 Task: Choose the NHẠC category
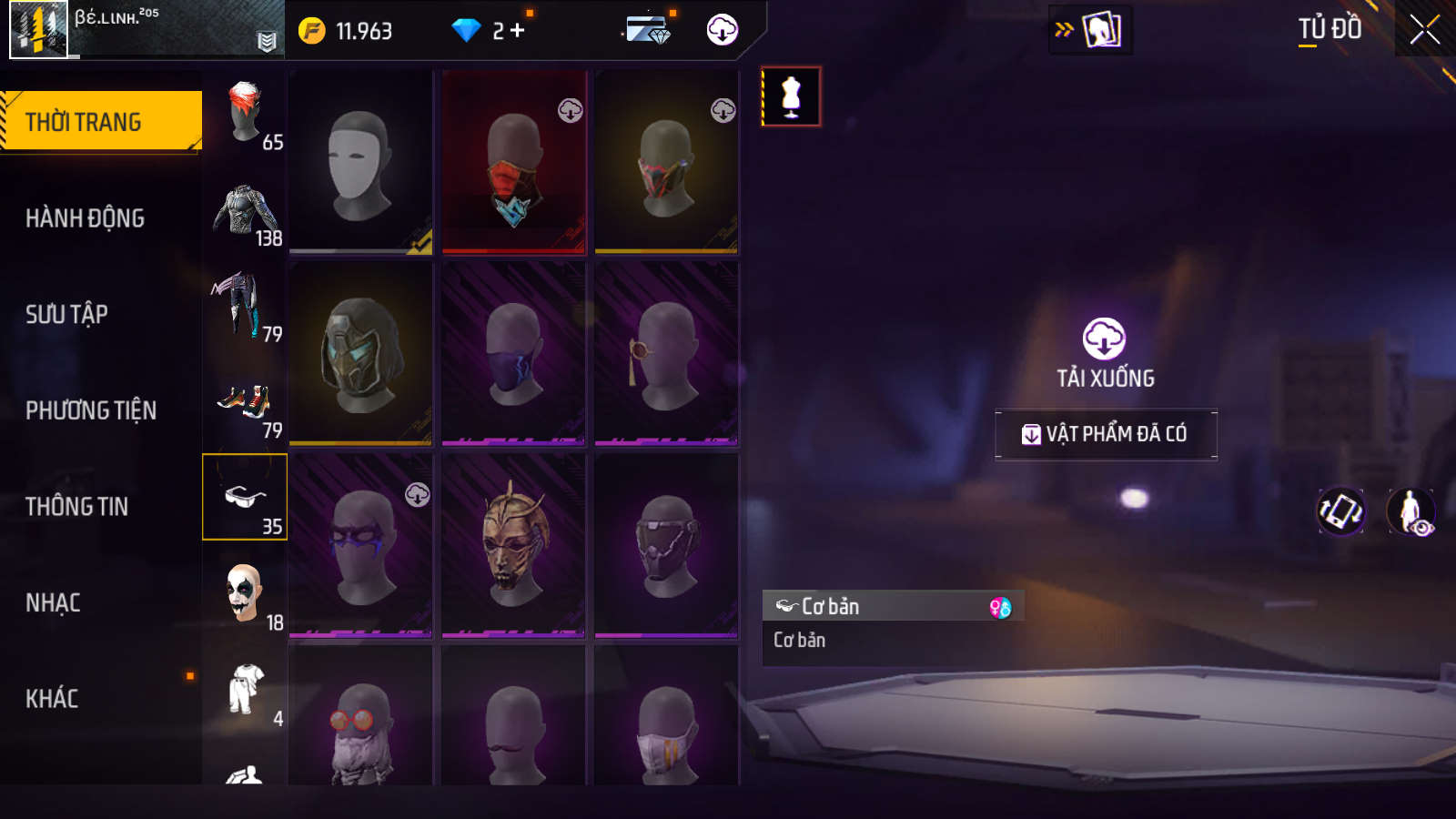53,603
